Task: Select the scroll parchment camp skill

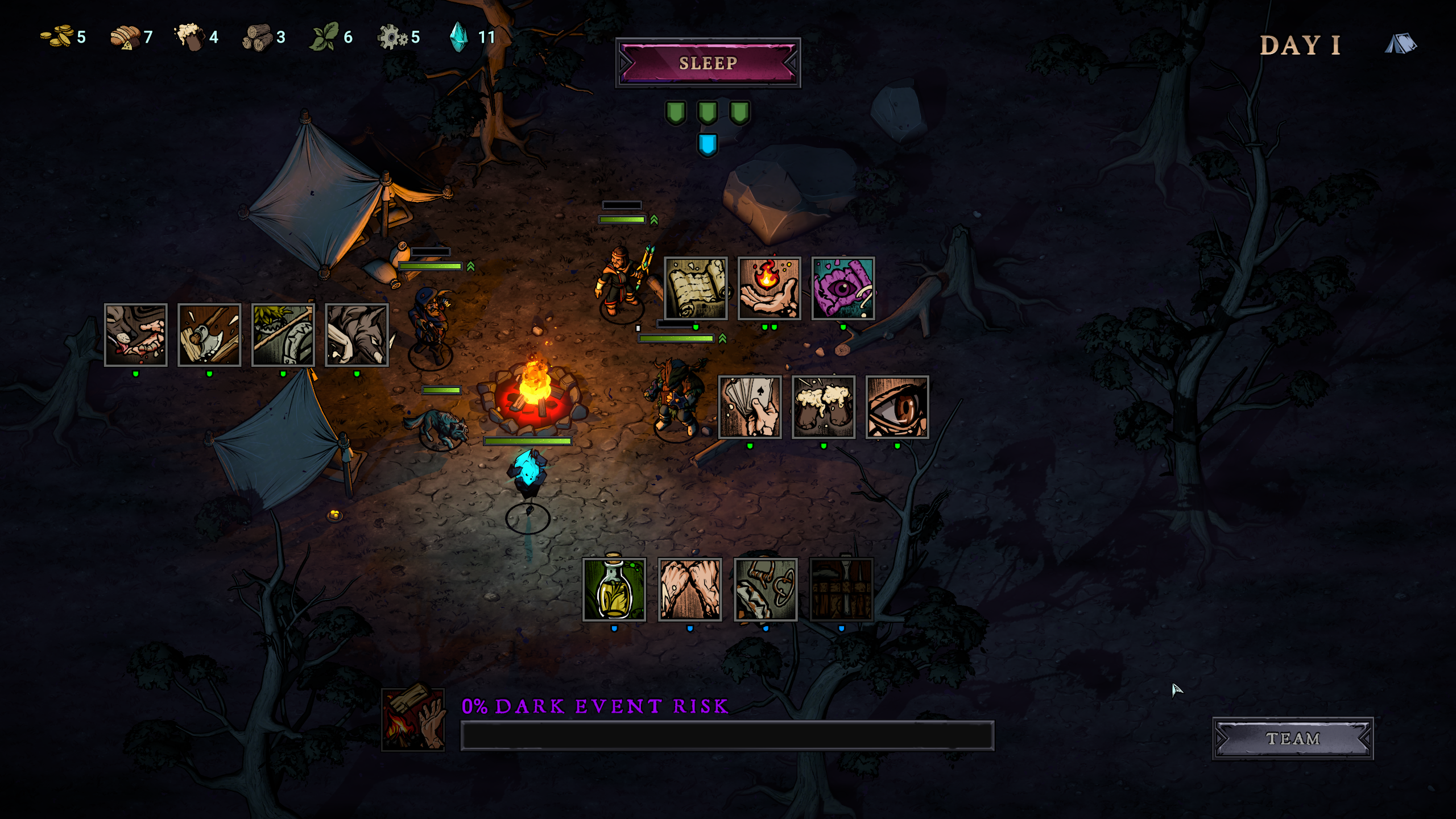Action: [x=696, y=288]
